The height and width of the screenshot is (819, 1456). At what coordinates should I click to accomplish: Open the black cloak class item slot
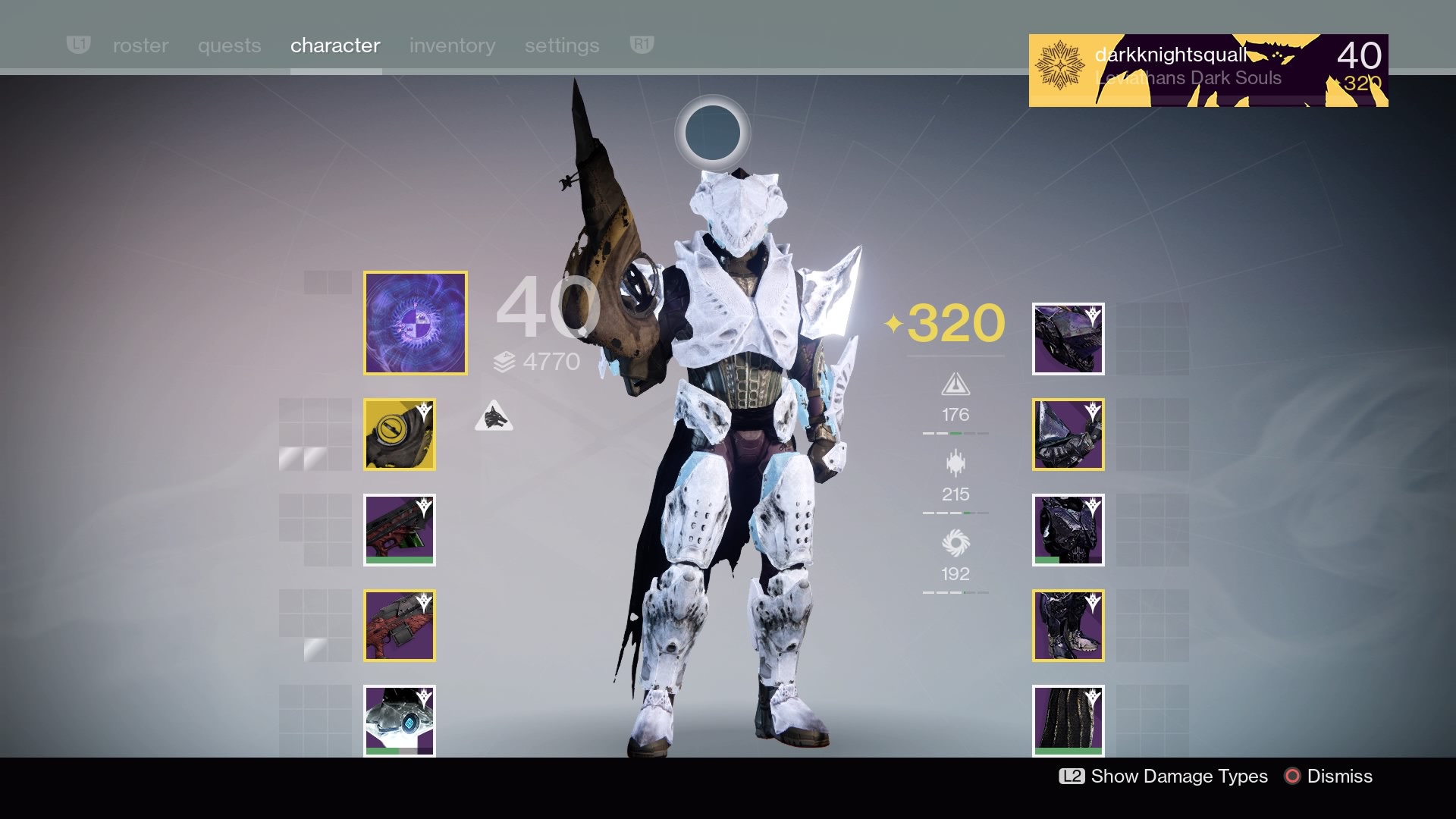[1068, 720]
